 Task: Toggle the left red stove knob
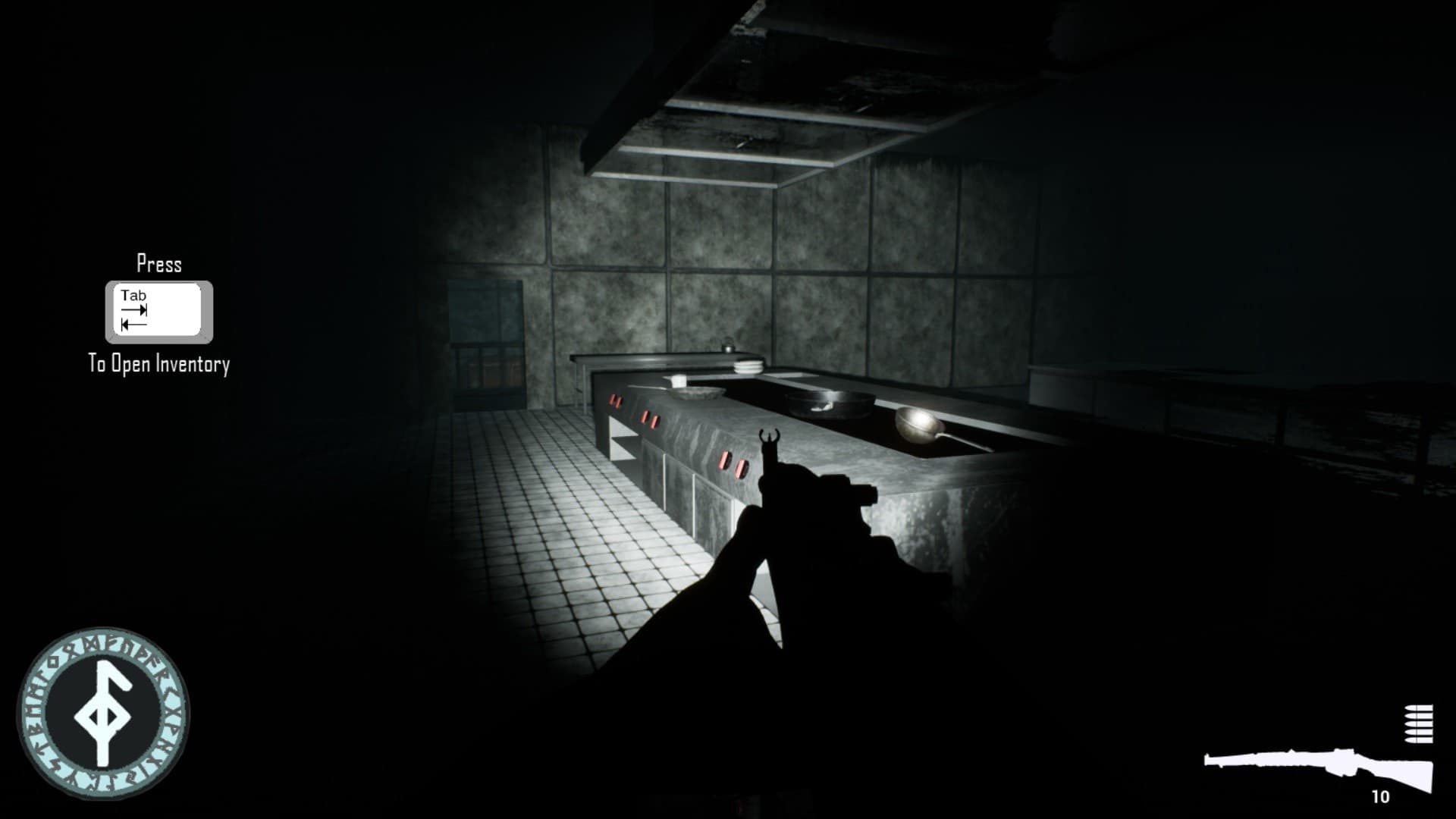coord(614,400)
